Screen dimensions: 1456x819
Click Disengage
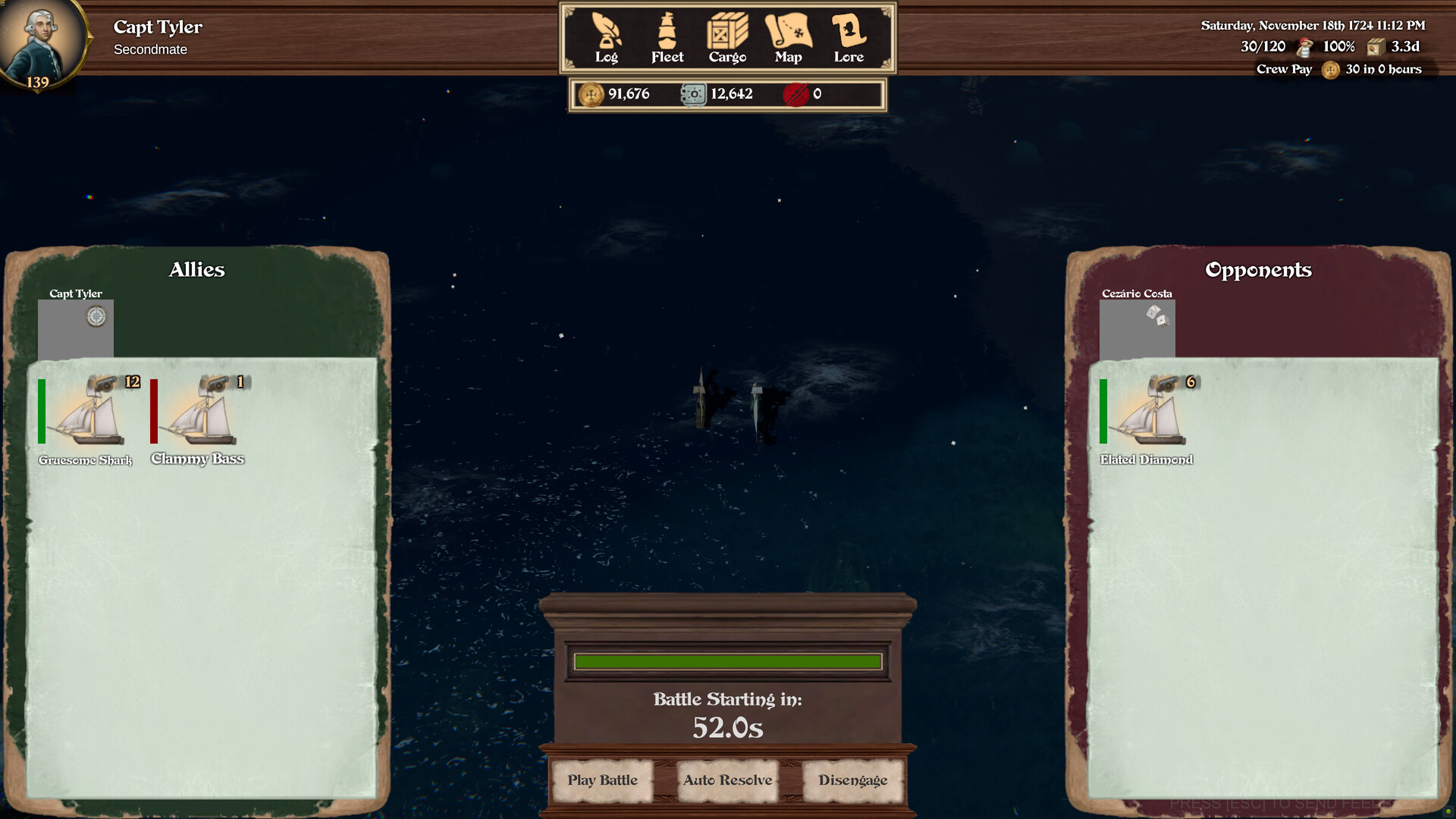853,780
